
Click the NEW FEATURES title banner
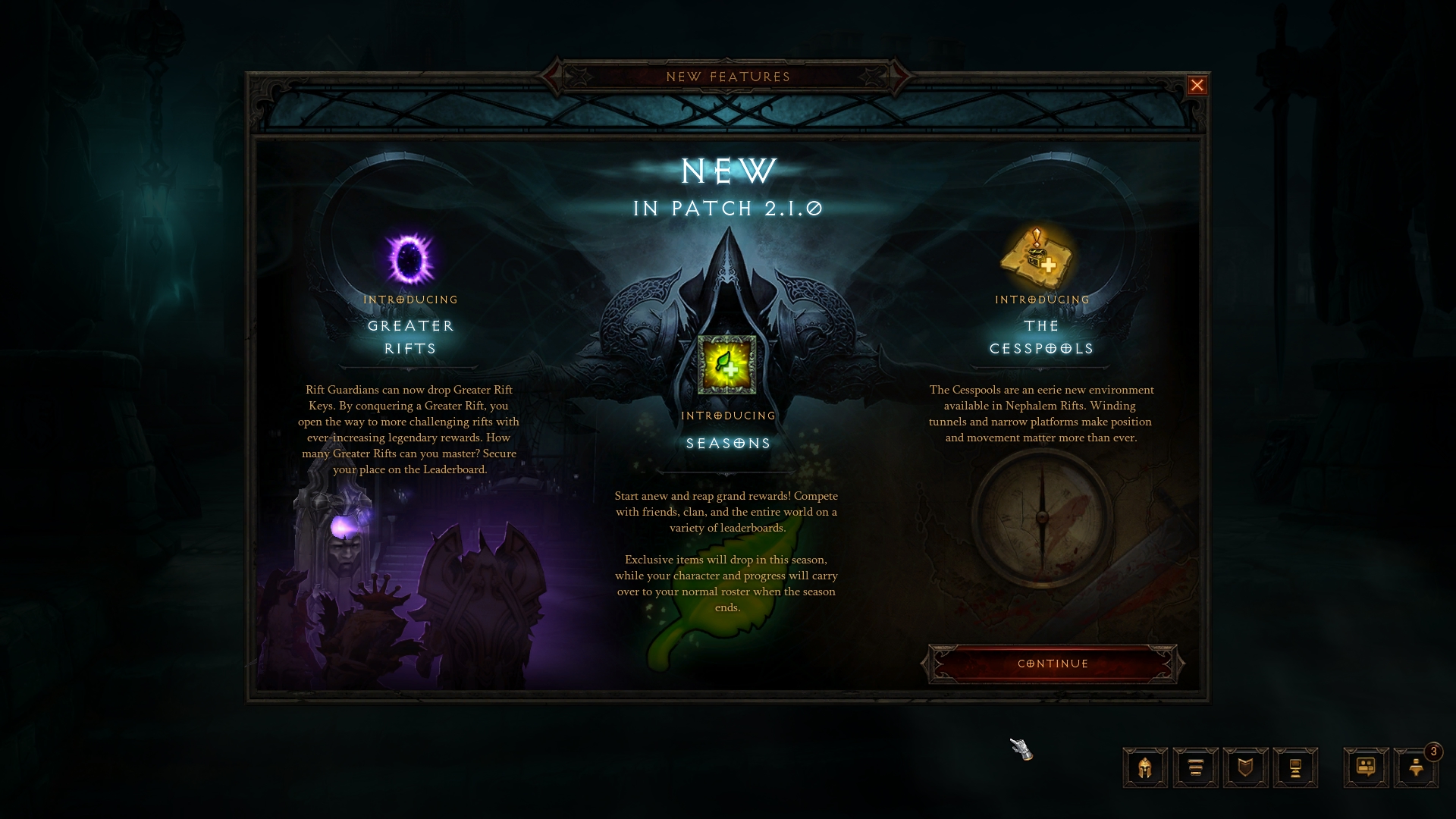tap(728, 77)
